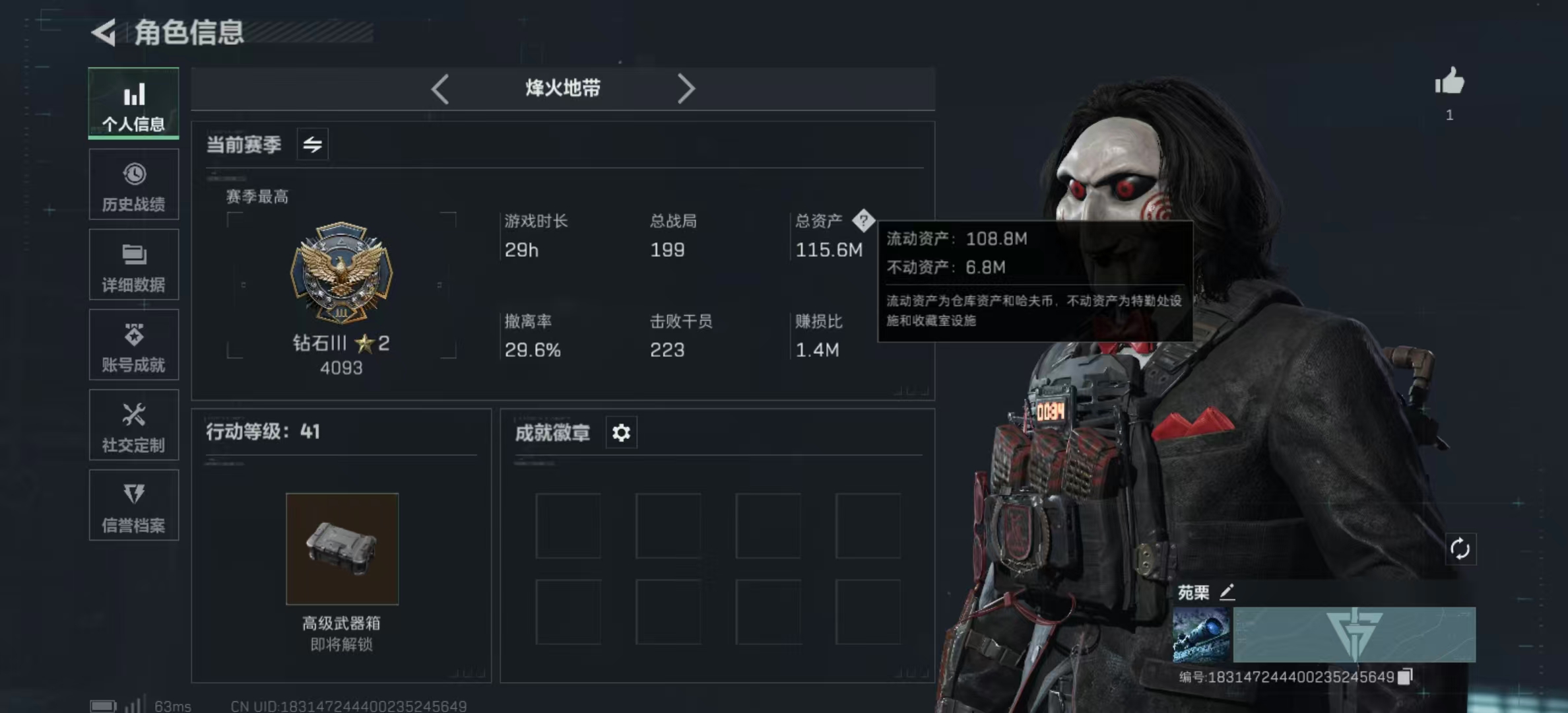This screenshot has height=713, width=1568.
Task: Click the player avatar thumbnail
Action: [1201, 635]
